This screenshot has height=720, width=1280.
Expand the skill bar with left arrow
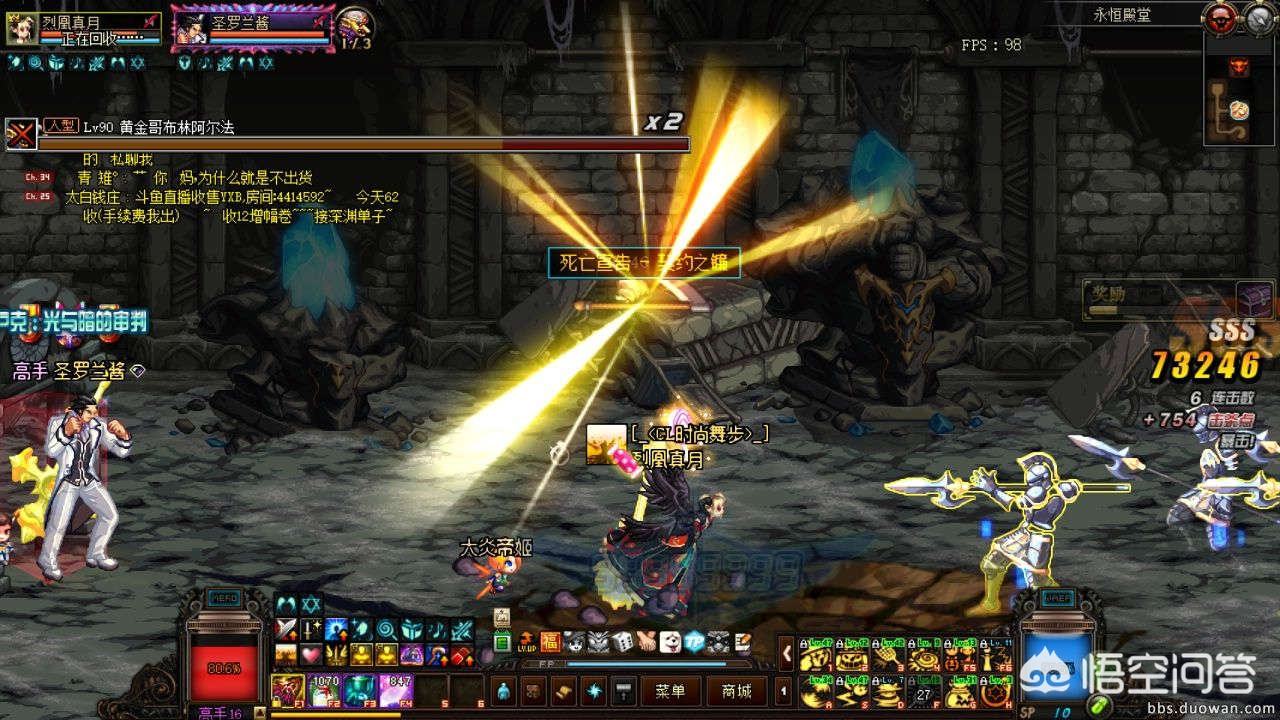click(x=786, y=653)
